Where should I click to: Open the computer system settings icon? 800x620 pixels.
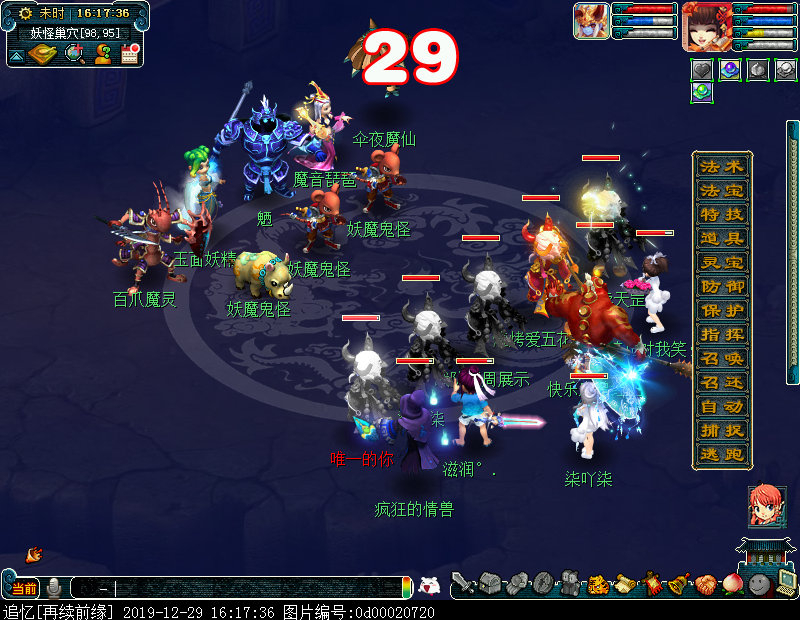[x=785, y=583]
